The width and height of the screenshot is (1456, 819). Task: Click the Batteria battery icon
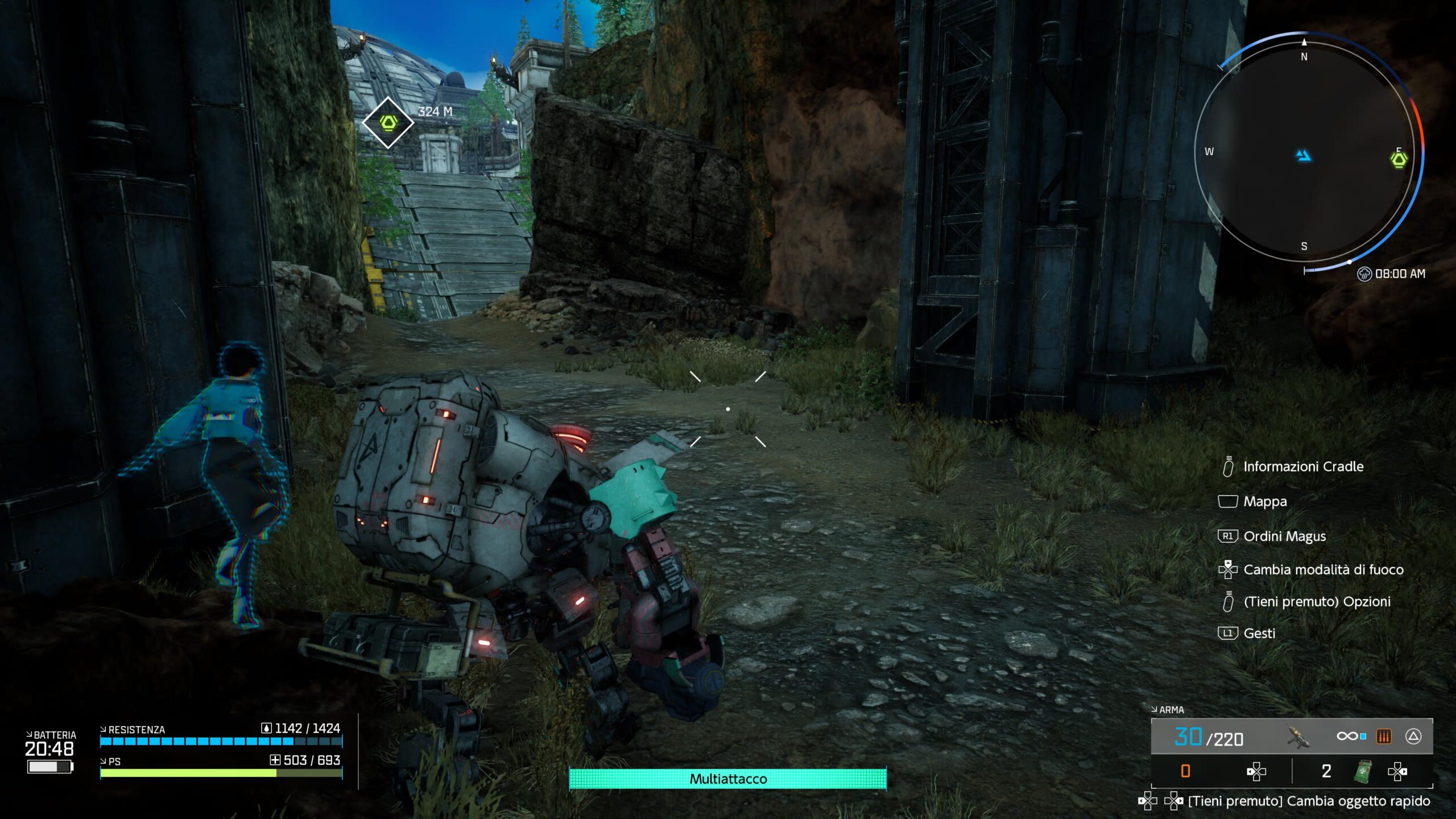[x=50, y=767]
